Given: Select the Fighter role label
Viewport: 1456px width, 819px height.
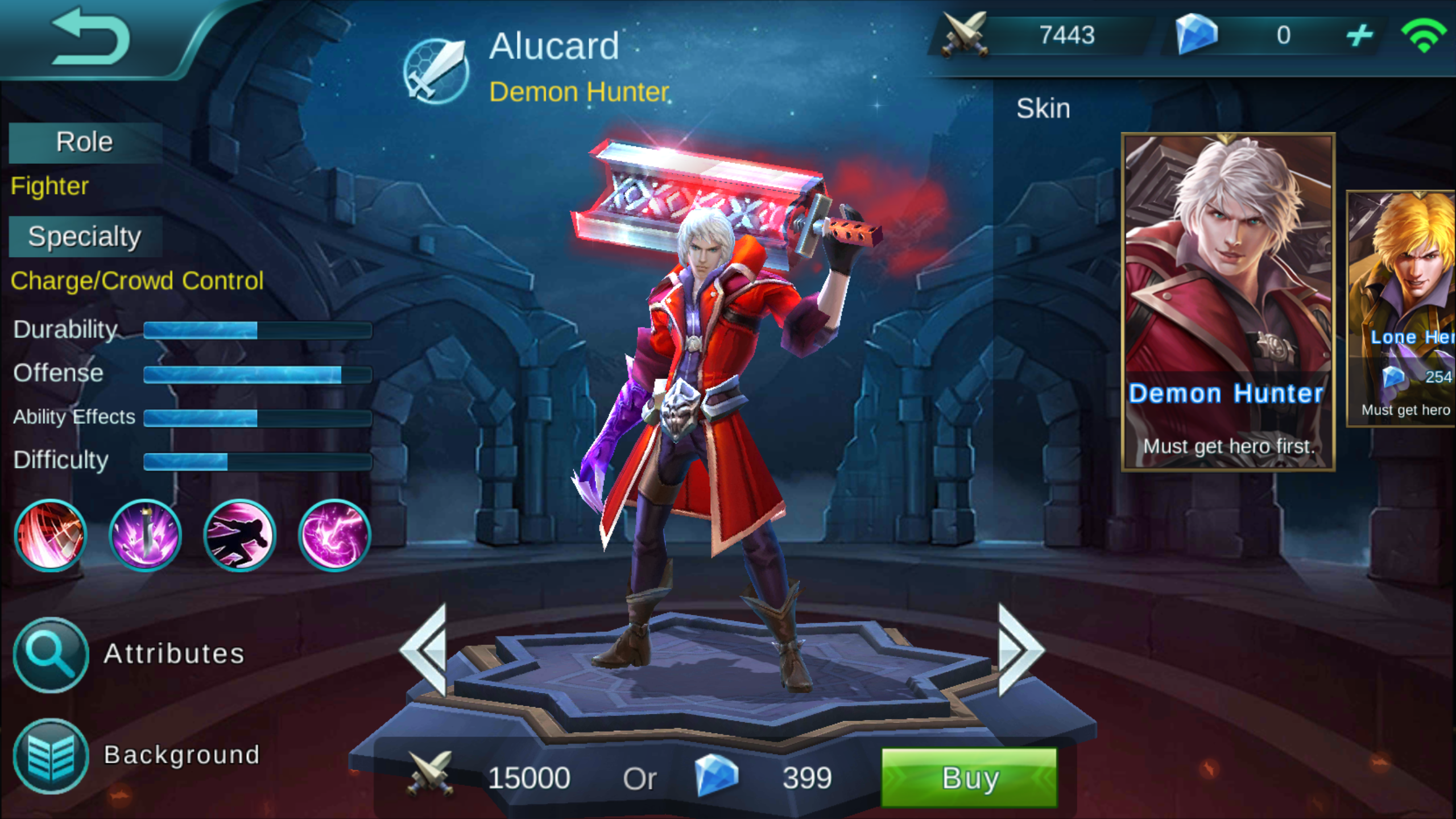Looking at the screenshot, I should 49,186.
